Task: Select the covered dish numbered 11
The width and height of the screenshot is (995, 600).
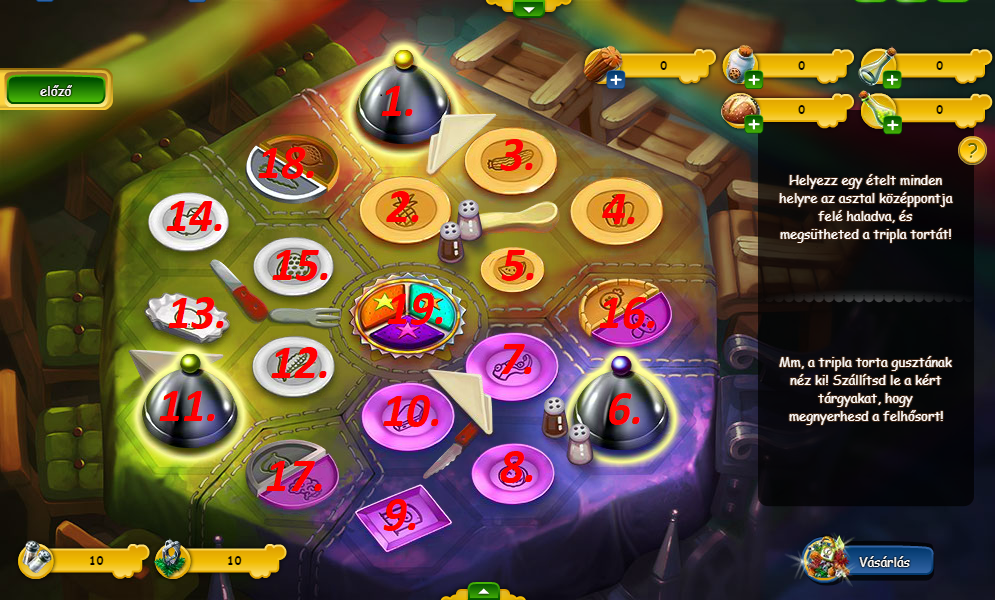Action: (x=189, y=404)
